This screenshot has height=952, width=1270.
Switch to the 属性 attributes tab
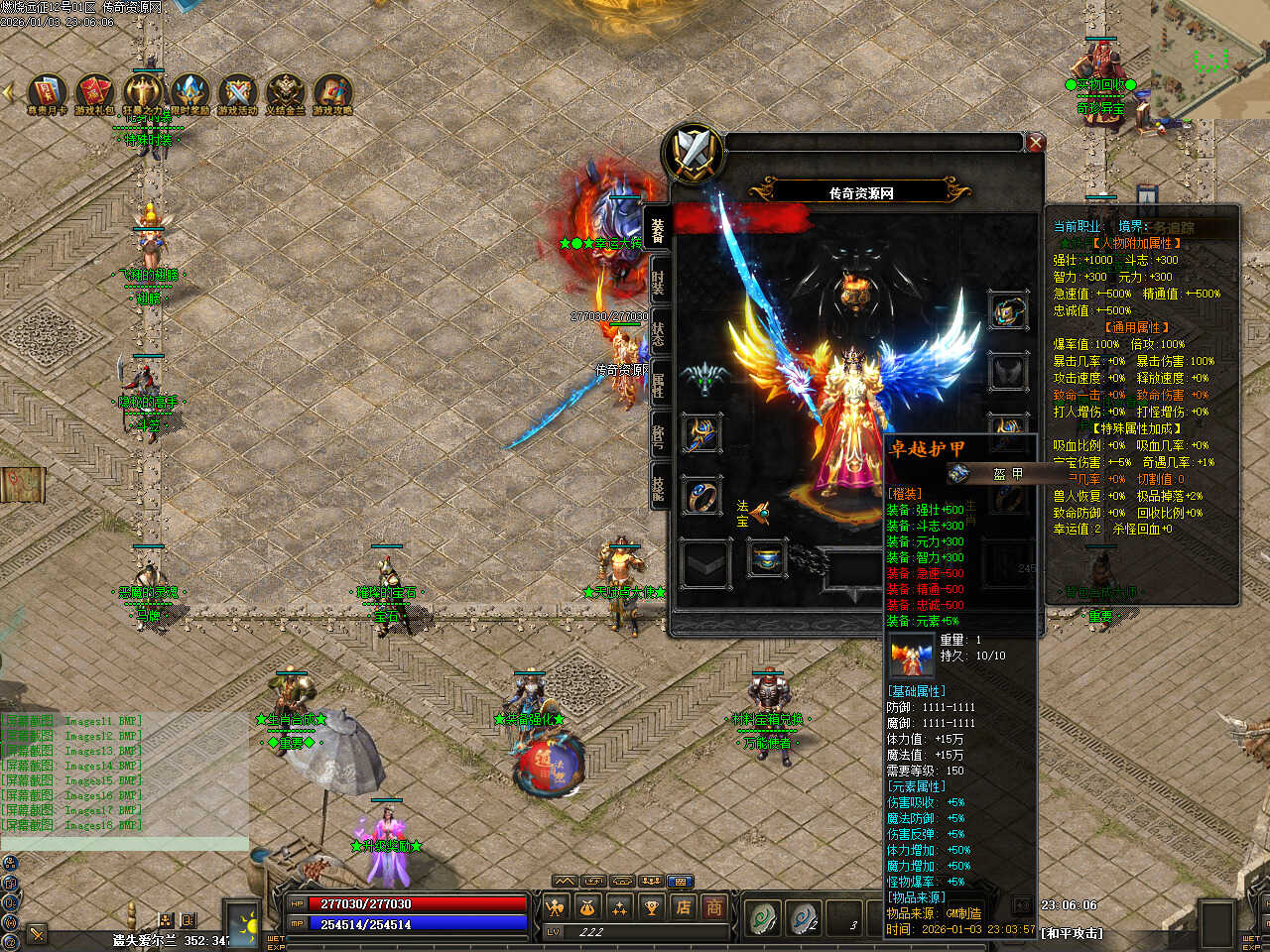(659, 384)
